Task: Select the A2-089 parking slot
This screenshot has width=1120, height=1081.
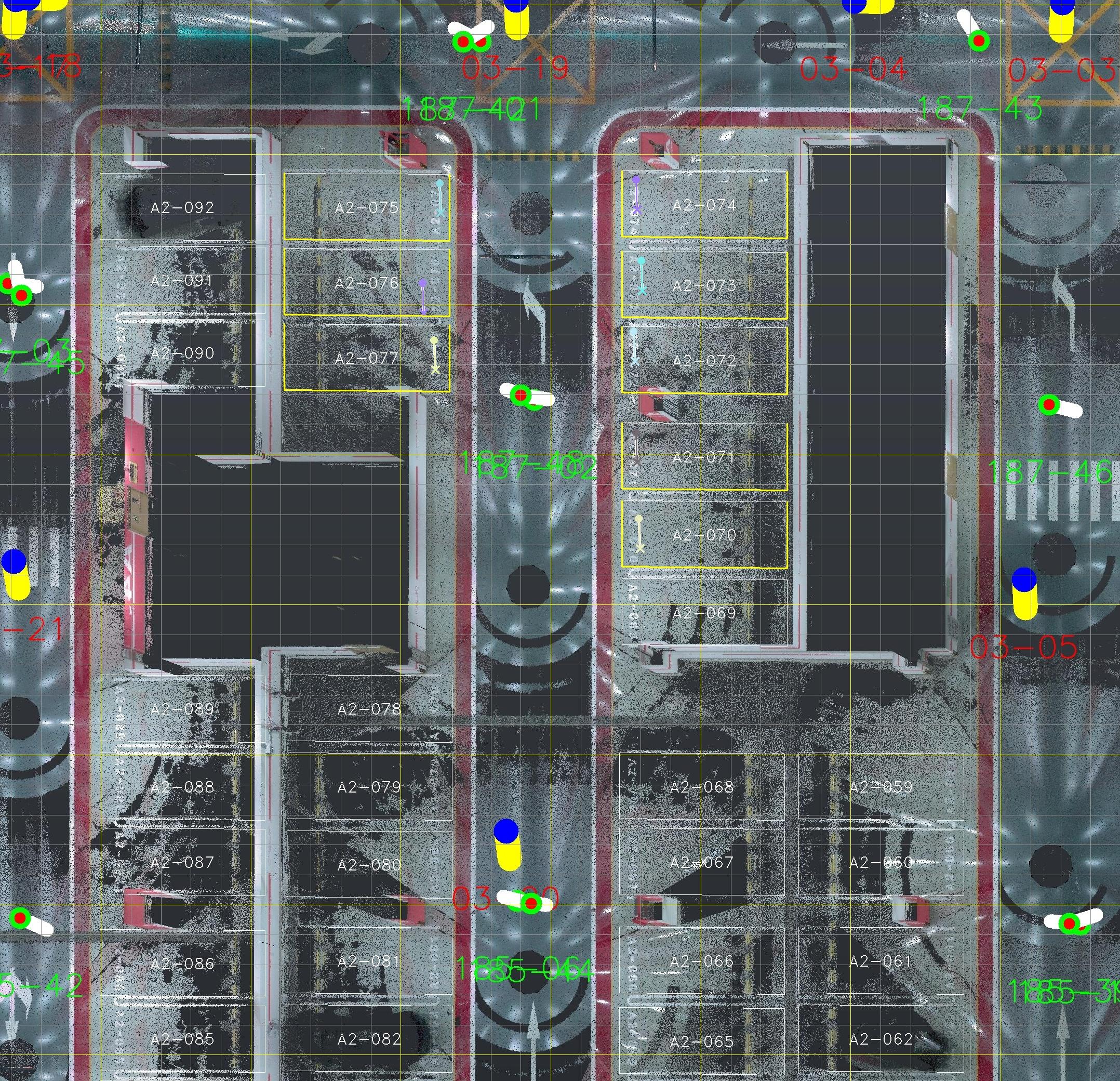Action: point(182,709)
